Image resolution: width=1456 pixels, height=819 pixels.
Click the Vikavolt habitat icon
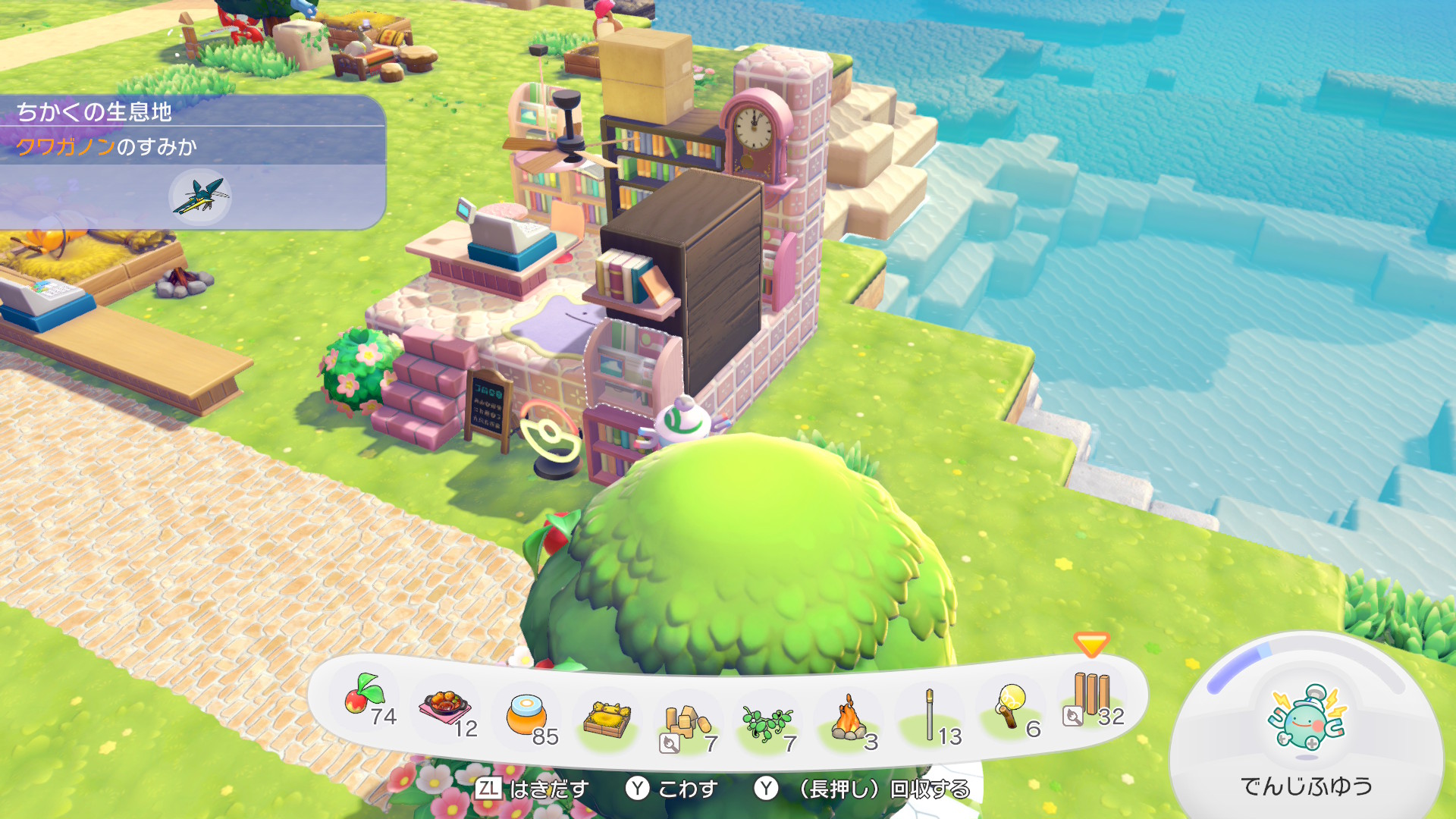[x=200, y=197]
